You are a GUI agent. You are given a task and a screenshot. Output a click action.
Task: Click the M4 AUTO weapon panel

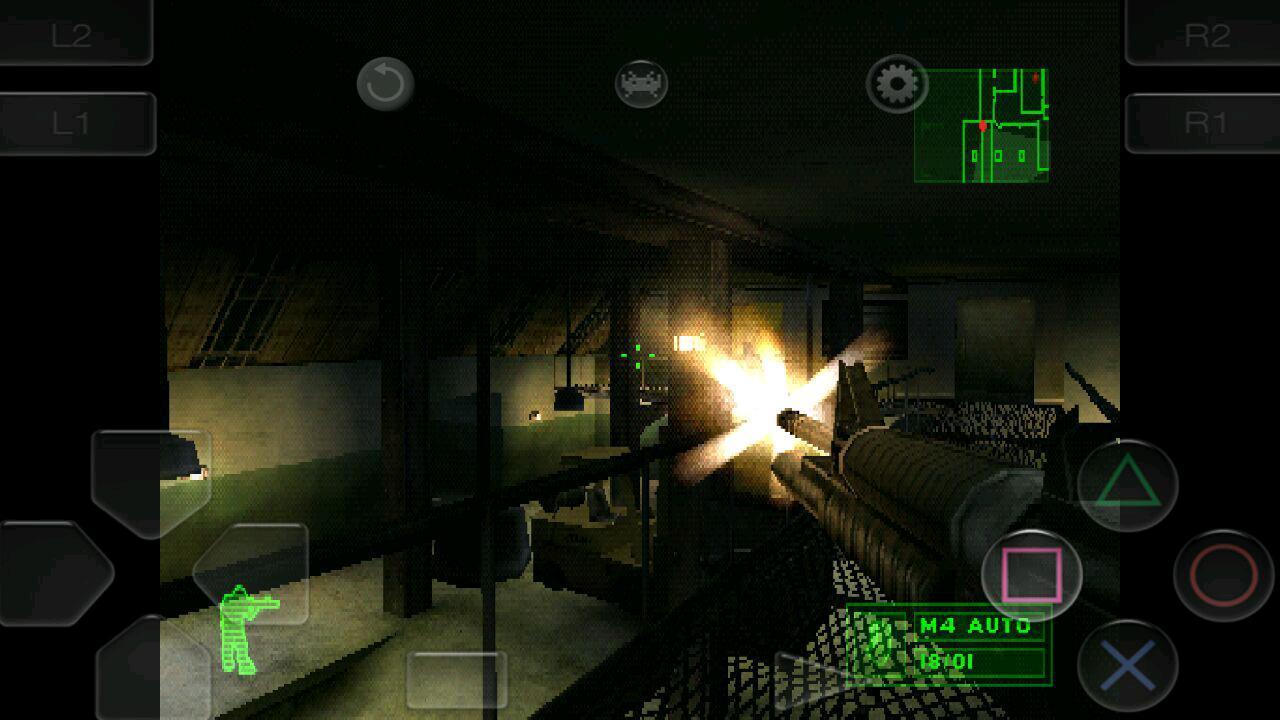pos(950,644)
